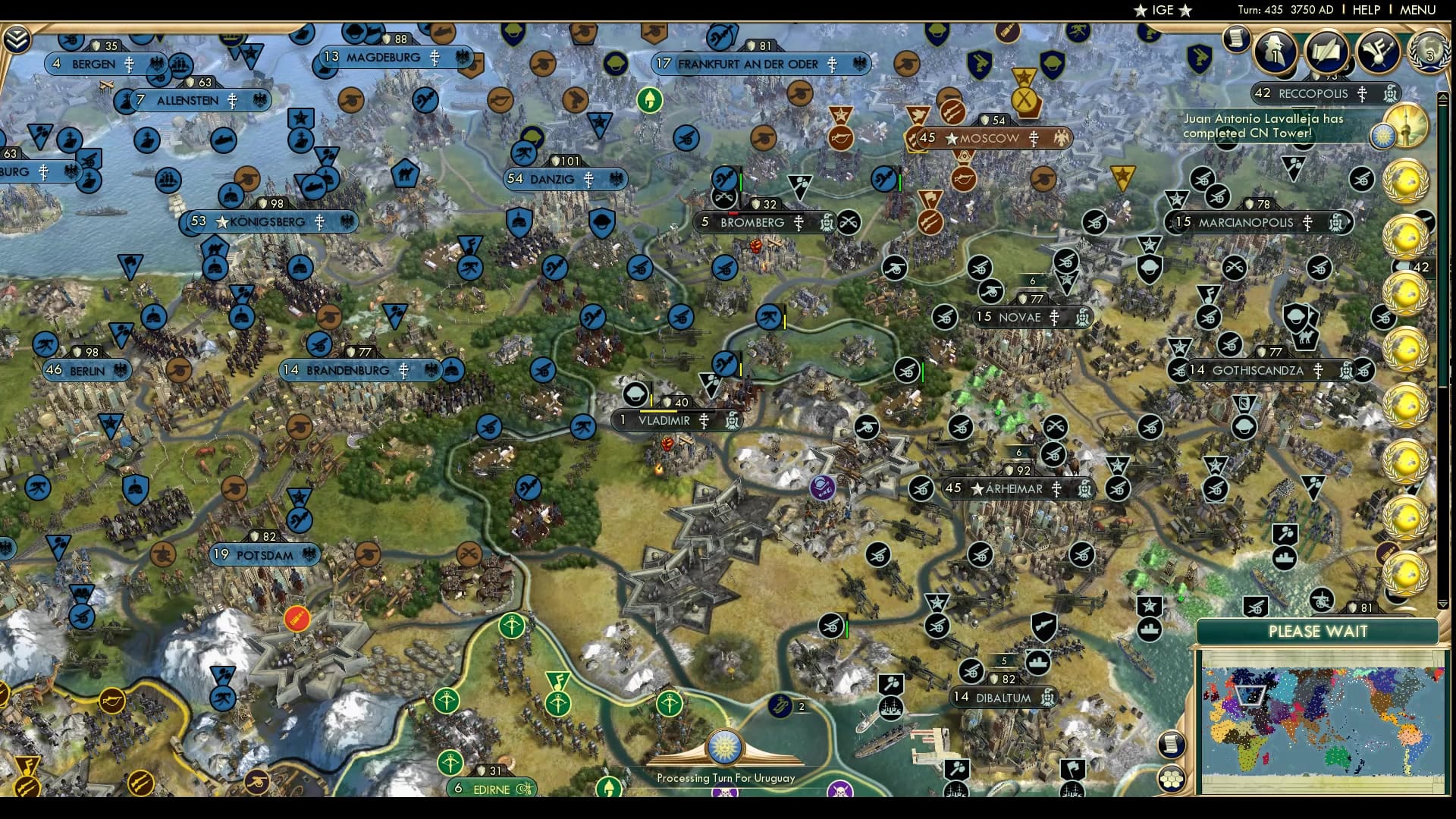The image size is (1456, 819).
Task: Toggle Strategic View with the hex icon
Action: pos(1172,777)
